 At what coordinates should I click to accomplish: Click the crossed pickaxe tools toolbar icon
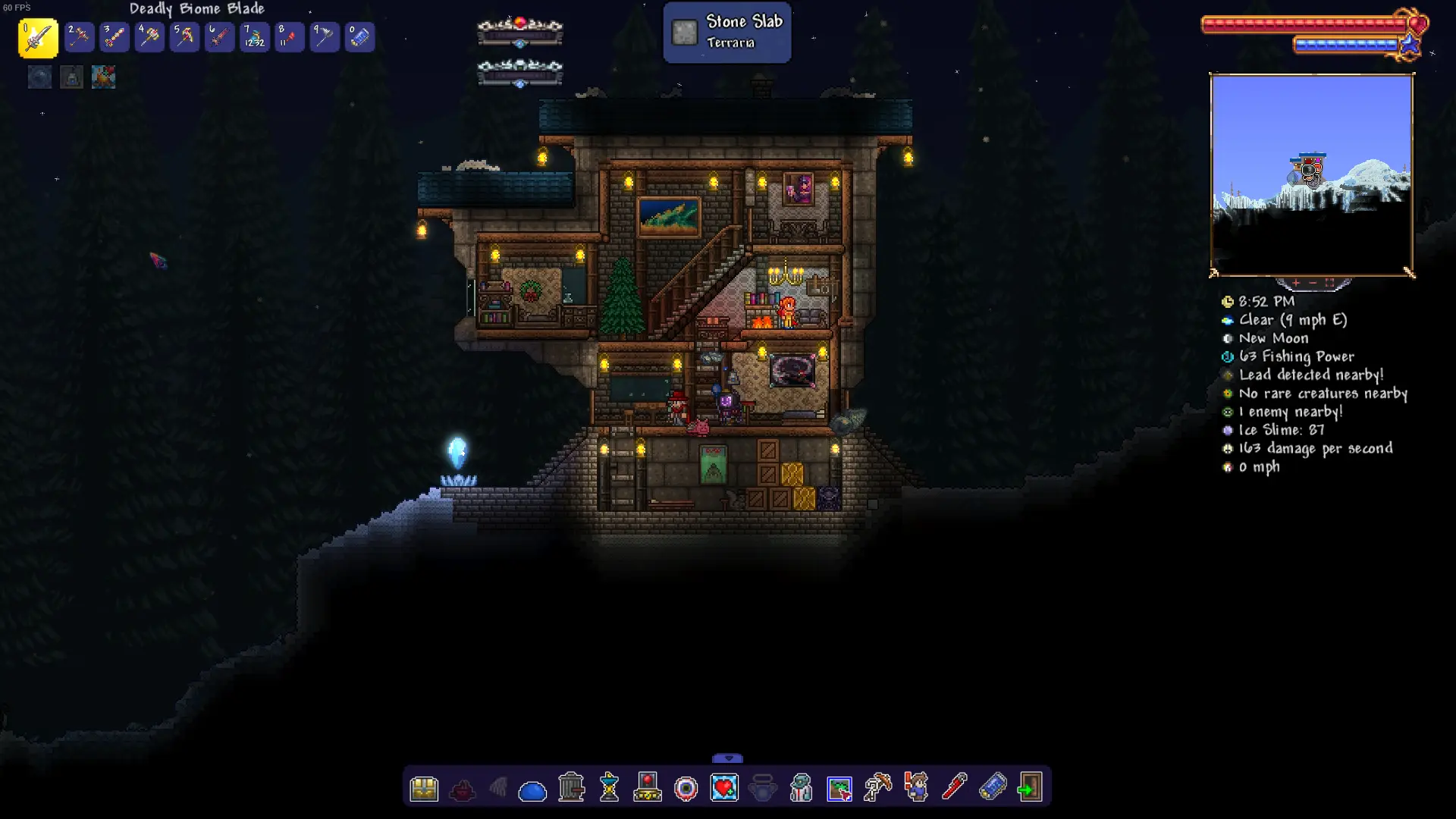(x=877, y=788)
